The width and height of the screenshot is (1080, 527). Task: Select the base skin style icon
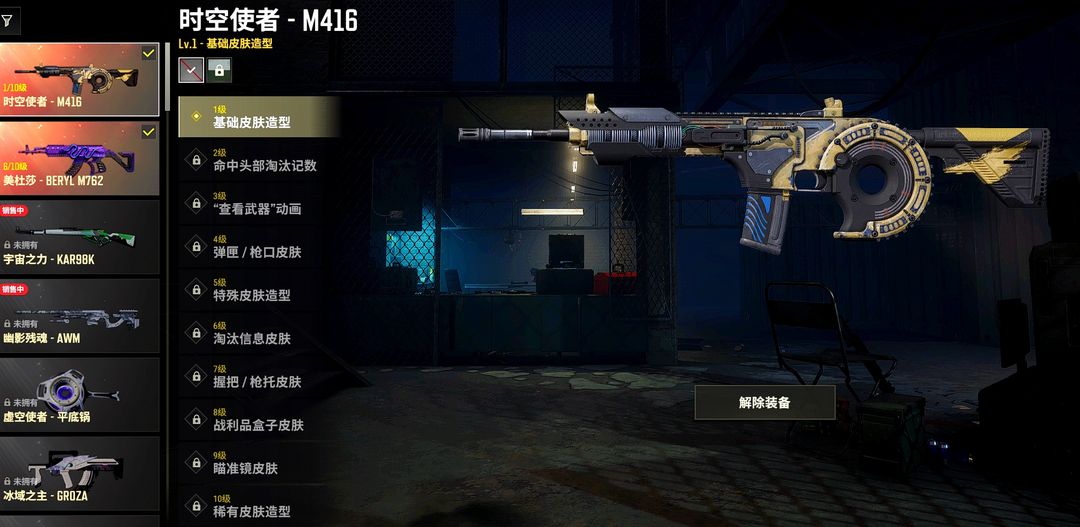191,69
